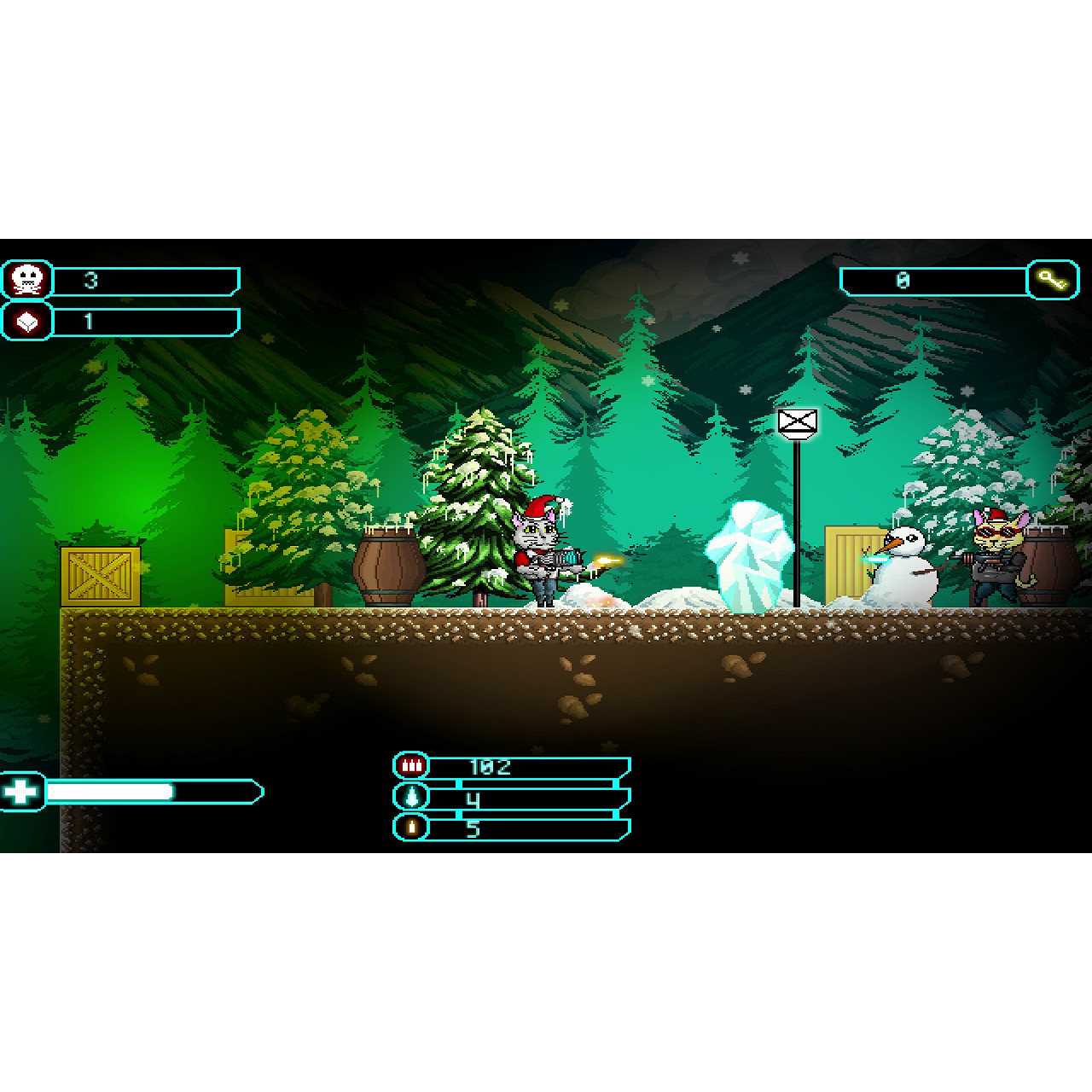Screen dimensions: 1092x1092
Task: Click the yellow key counter icon
Action: (1054, 280)
